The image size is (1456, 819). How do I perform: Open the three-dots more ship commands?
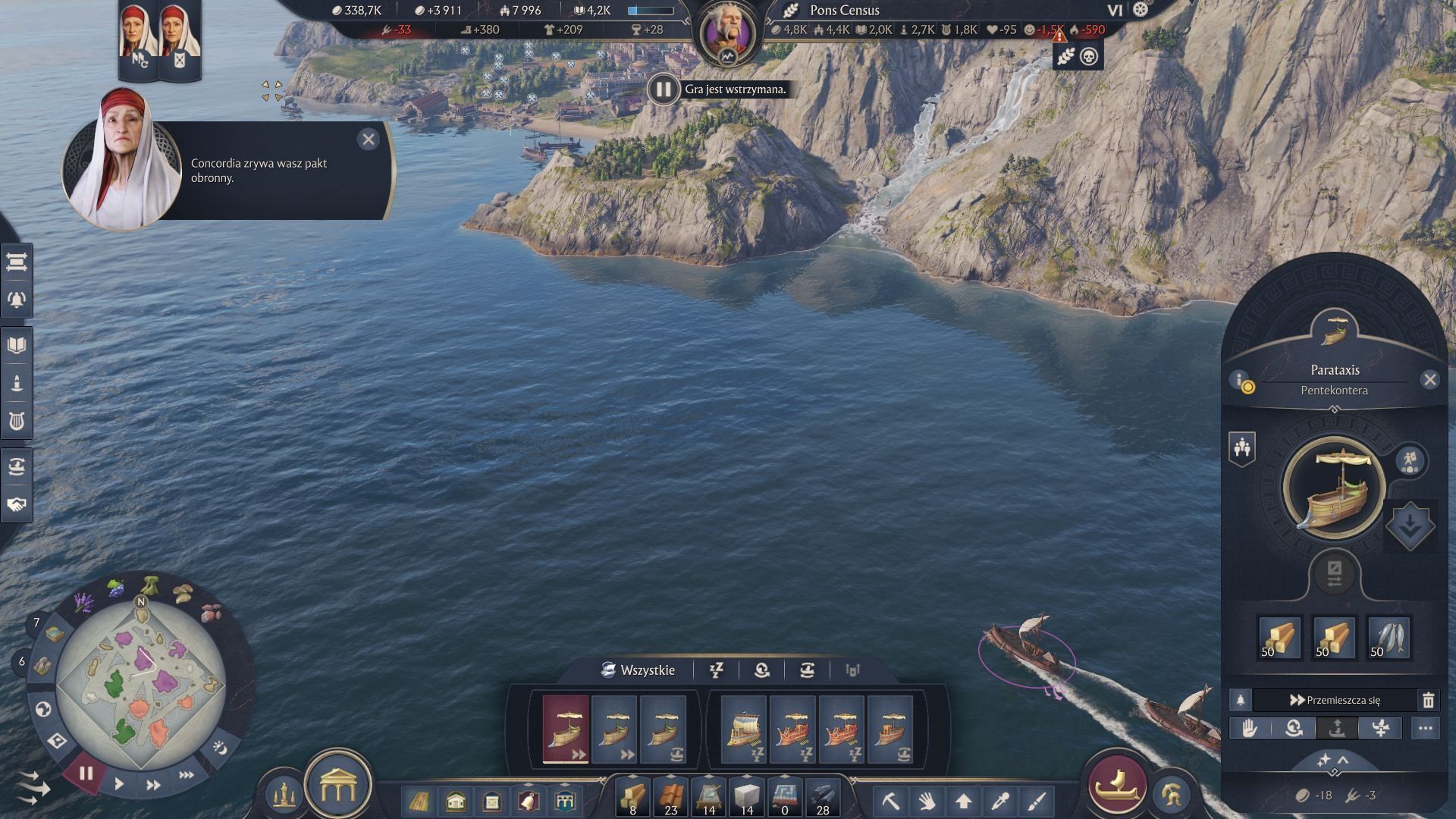pyautogui.click(x=1425, y=729)
